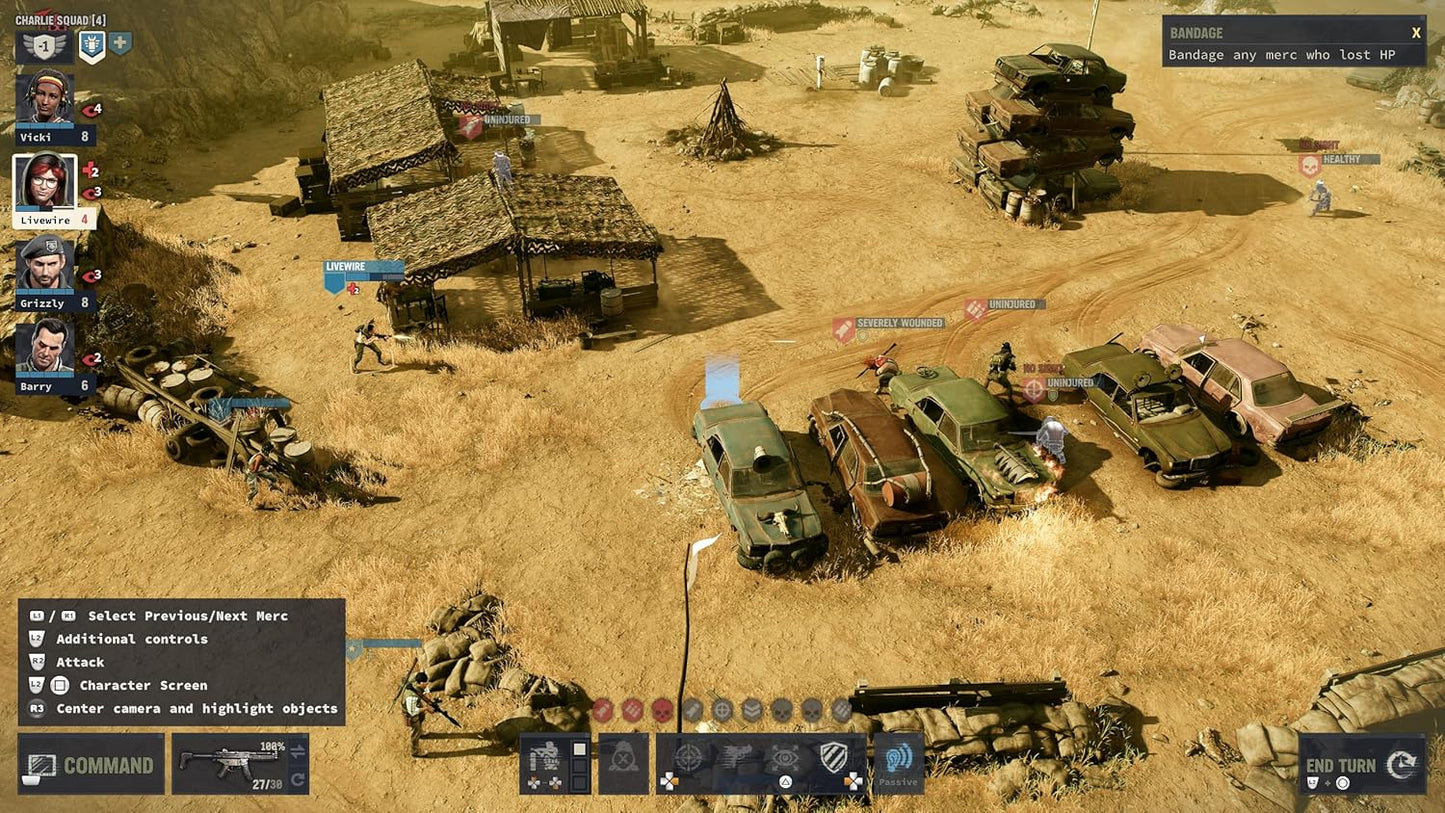Toggle the -1 morale wing badge
This screenshot has width=1445, height=813.
(x=44, y=46)
